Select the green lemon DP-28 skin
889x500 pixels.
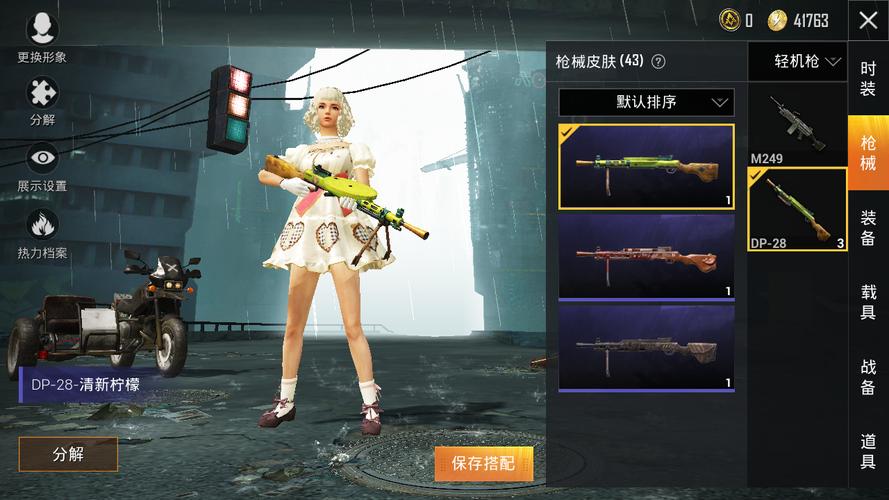click(x=646, y=166)
